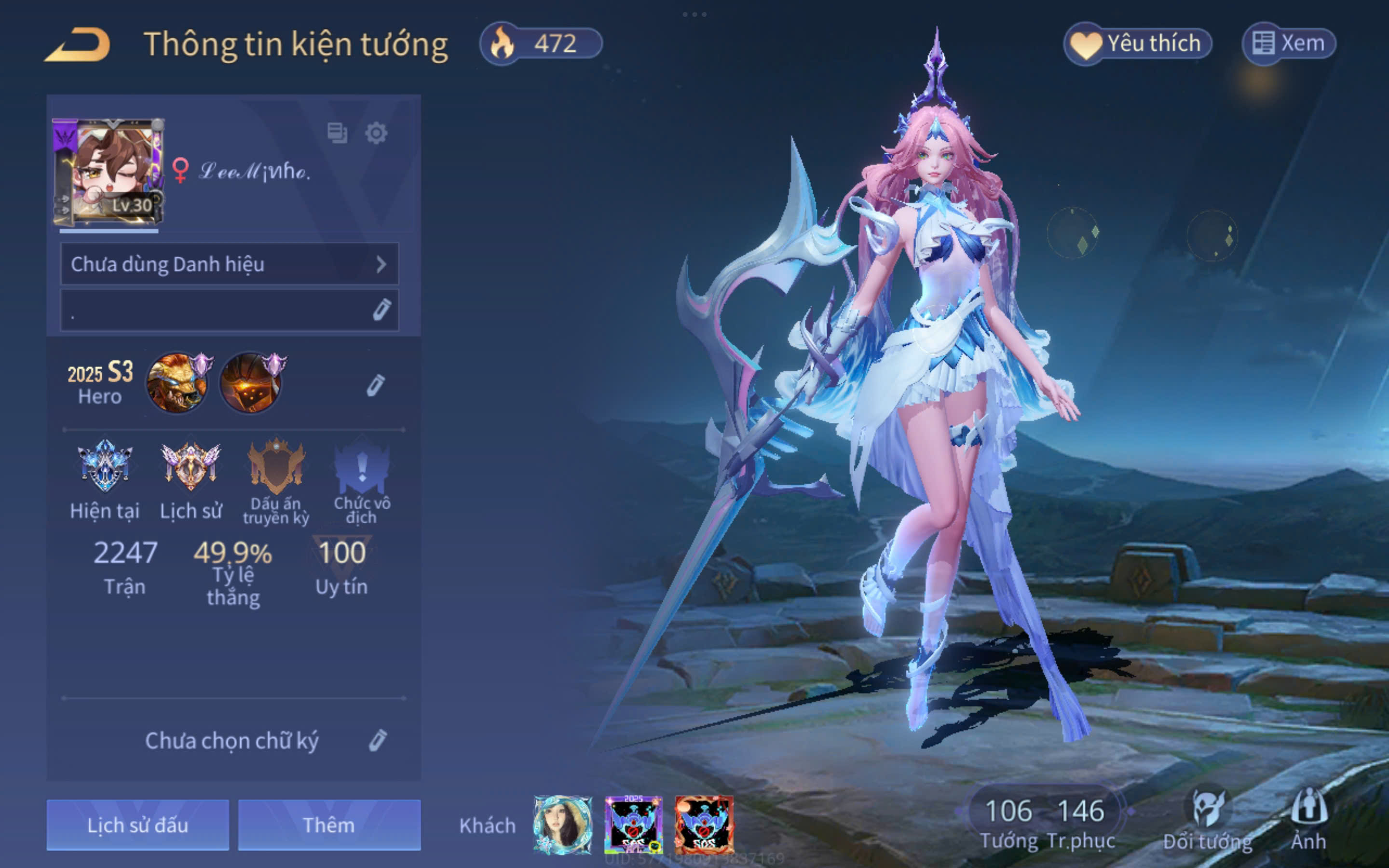Select the Hiện tại rank badge
The image size is (1389, 868).
coord(105,466)
